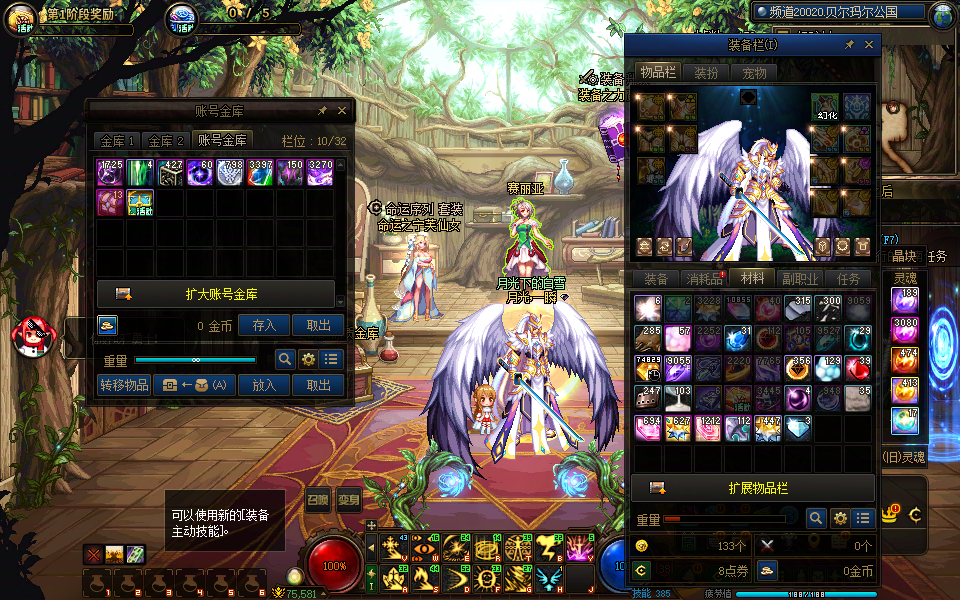Click the 扩大账号金库 expand vault button
This screenshot has height=600, width=960.
click(216, 294)
